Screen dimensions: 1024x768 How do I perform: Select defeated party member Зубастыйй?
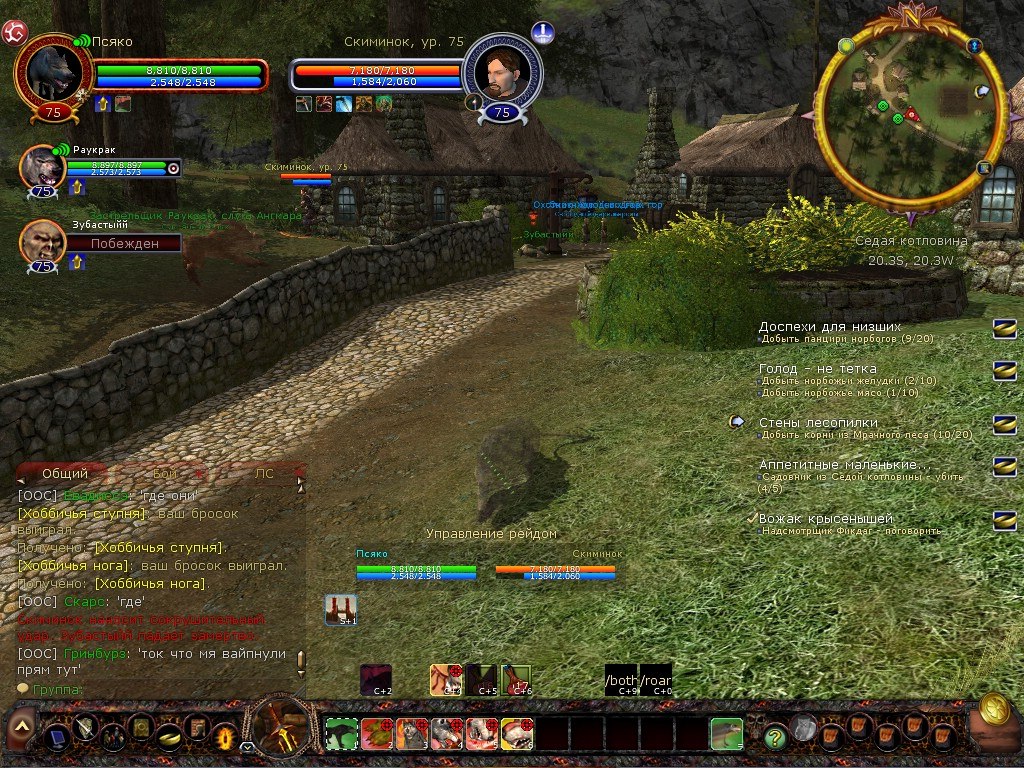[42, 242]
